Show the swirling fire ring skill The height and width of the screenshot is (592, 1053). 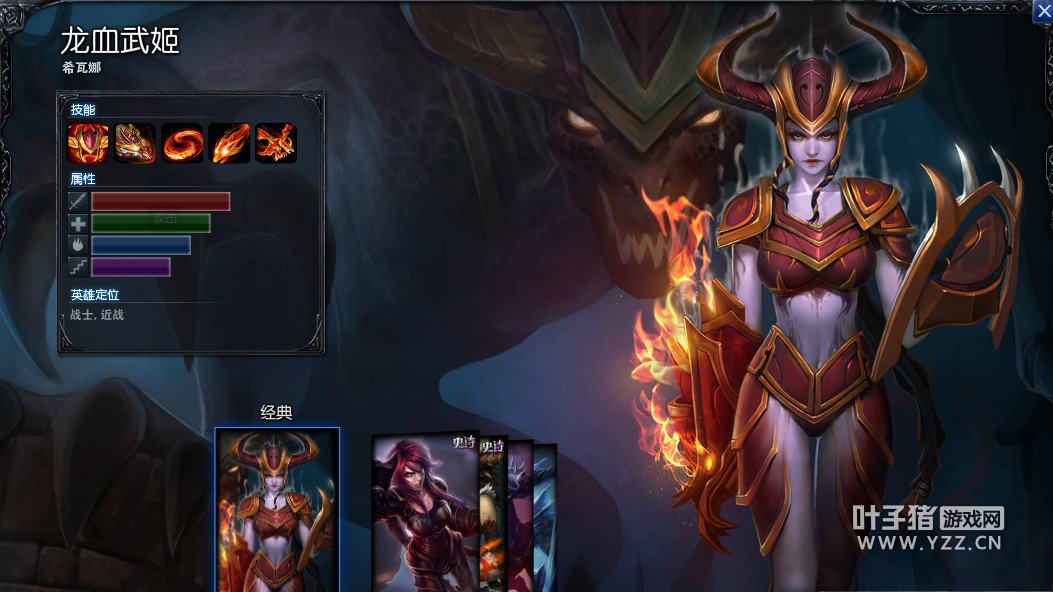182,143
